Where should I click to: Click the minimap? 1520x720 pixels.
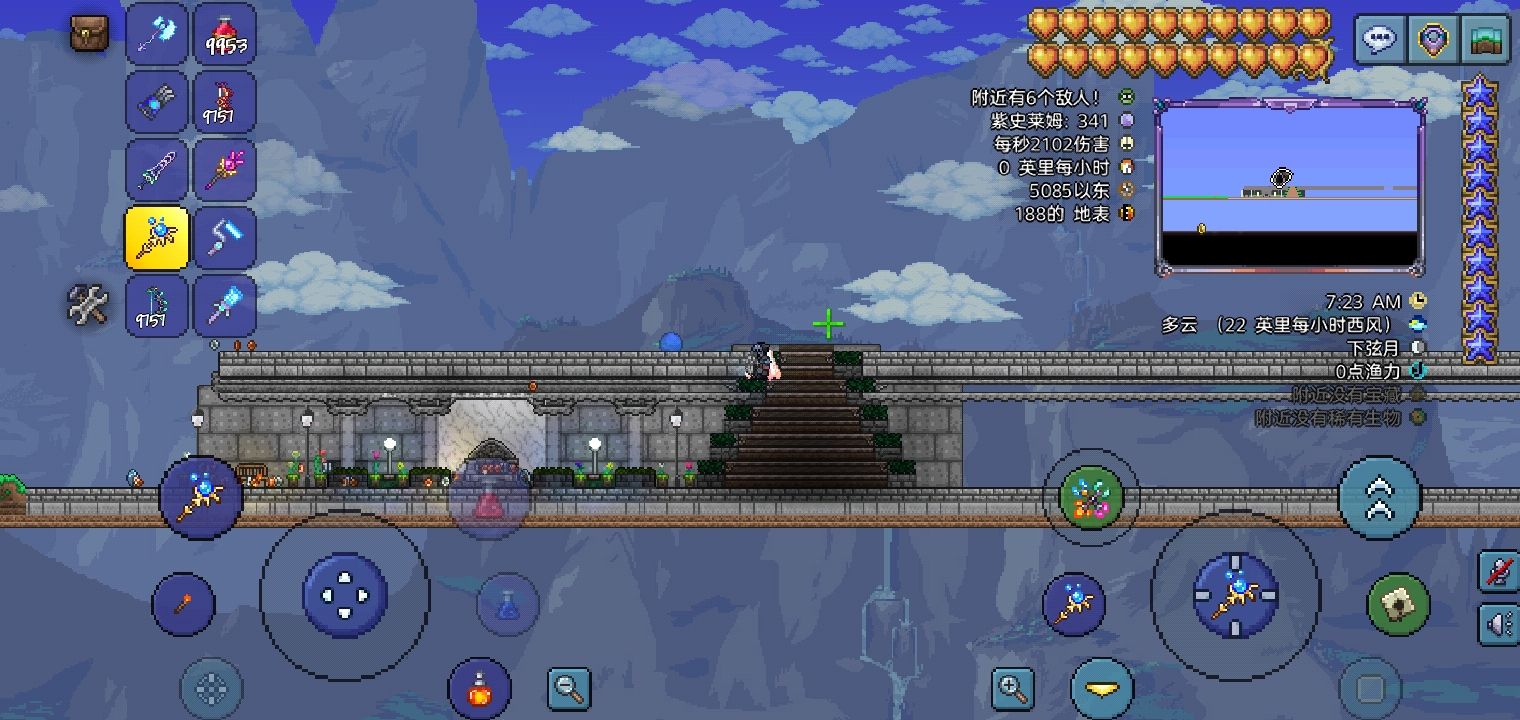pyautogui.click(x=1290, y=187)
